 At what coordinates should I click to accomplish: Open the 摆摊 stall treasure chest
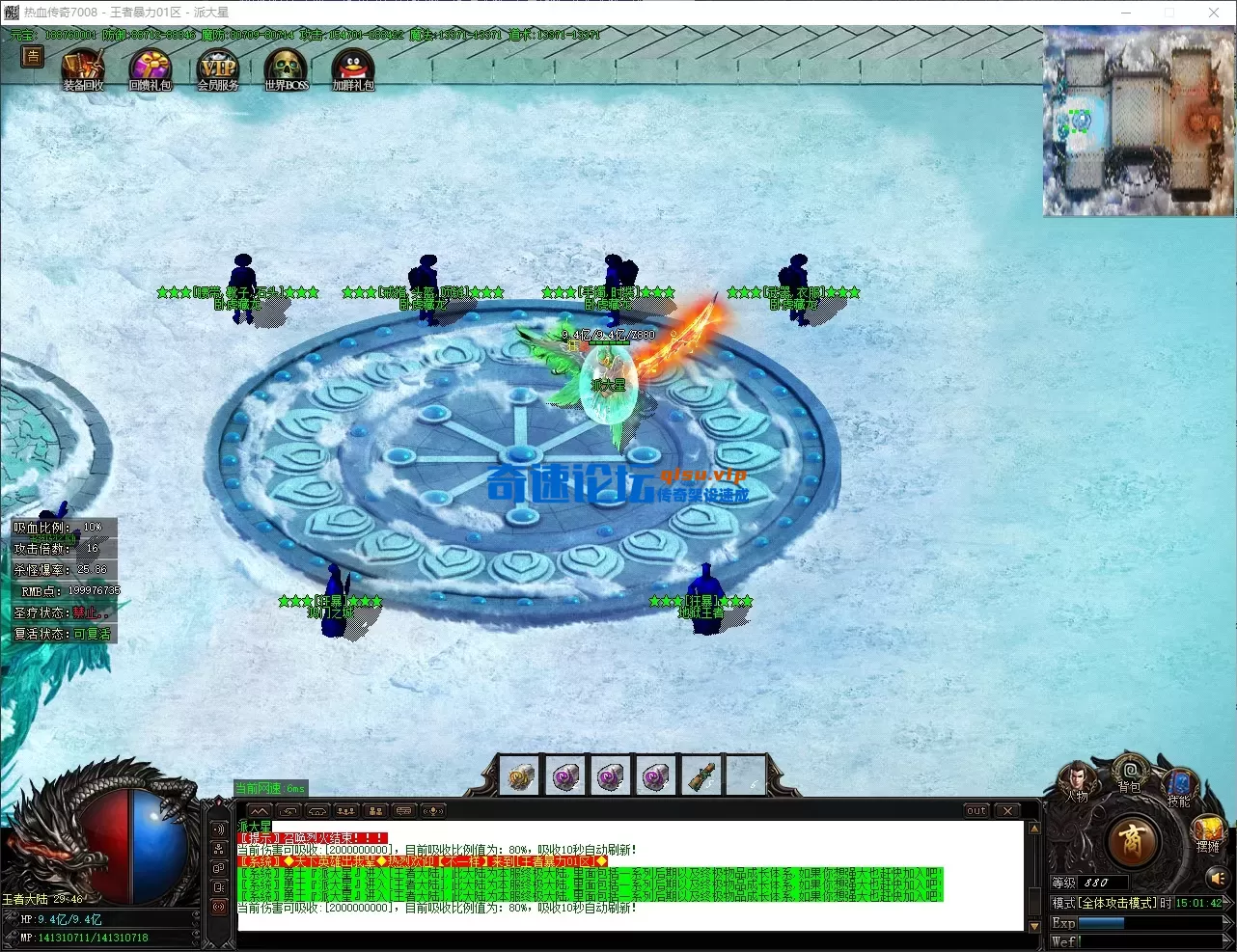(x=1207, y=831)
